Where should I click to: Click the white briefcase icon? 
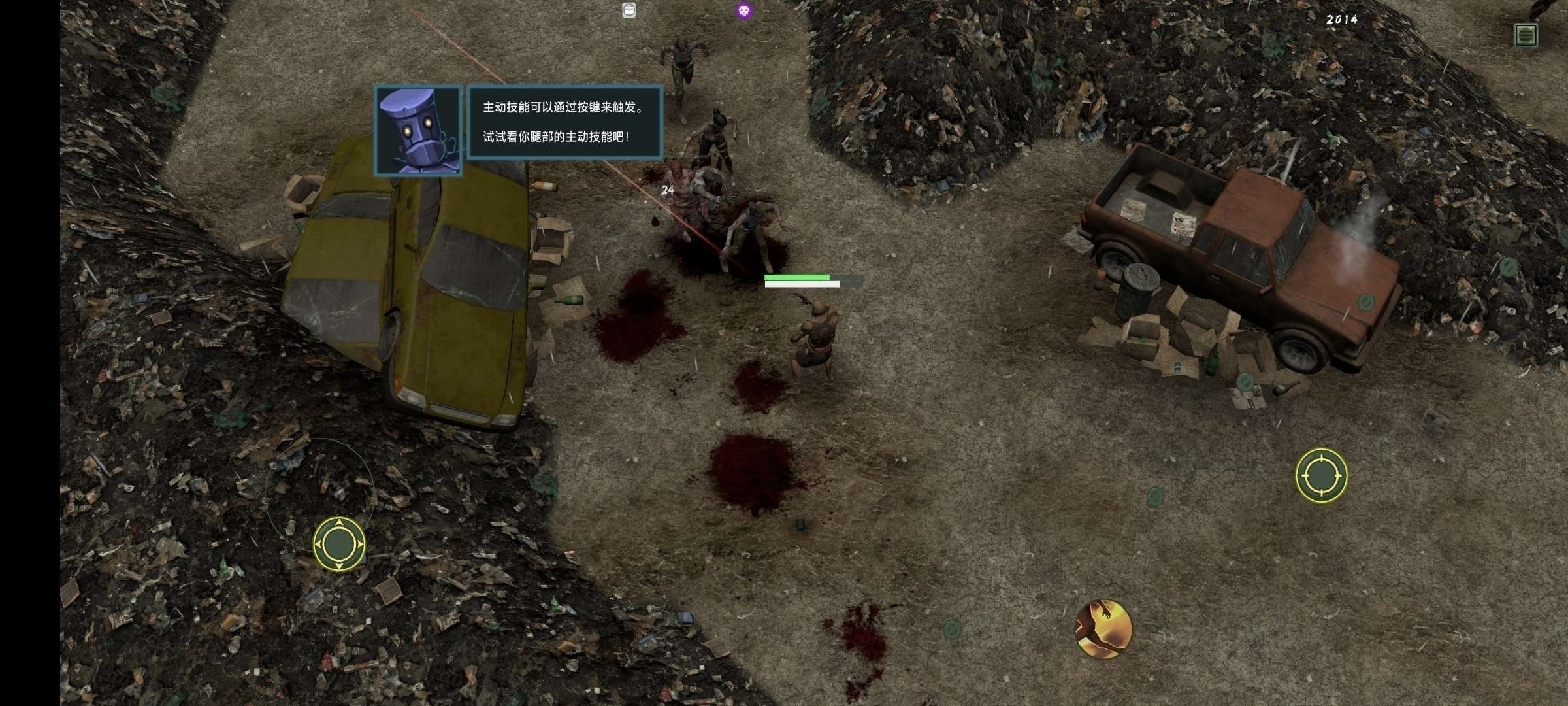click(x=629, y=10)
